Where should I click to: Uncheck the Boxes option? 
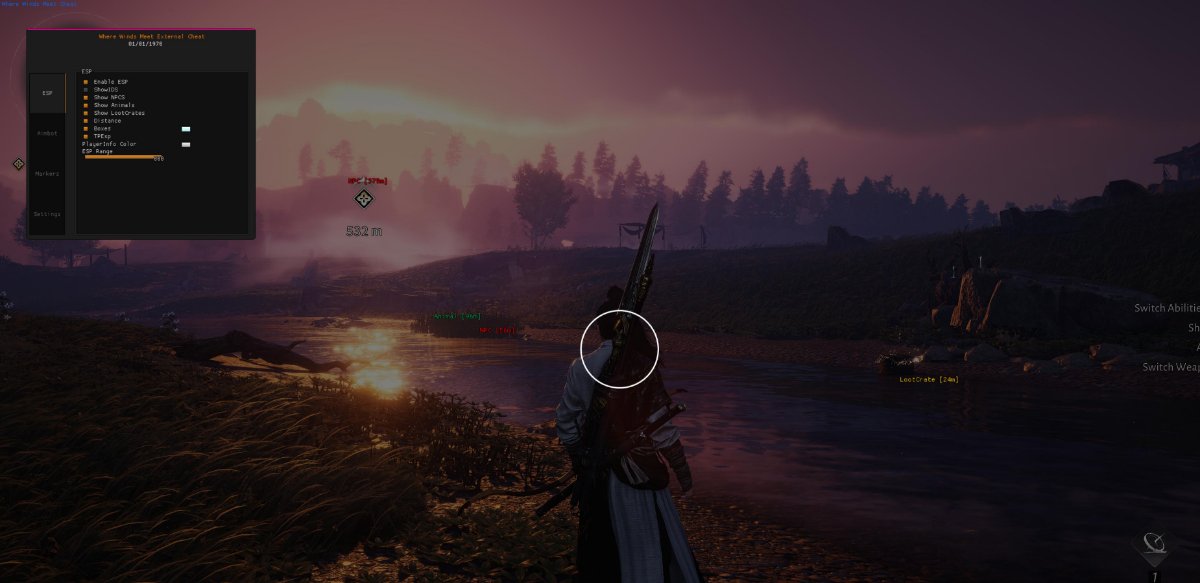[86, 128]
